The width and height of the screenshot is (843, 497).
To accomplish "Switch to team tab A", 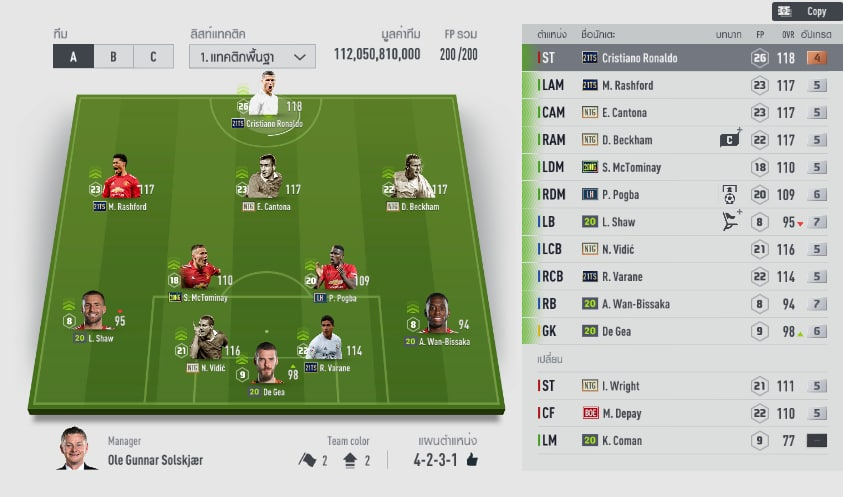I will click(73, 56).
